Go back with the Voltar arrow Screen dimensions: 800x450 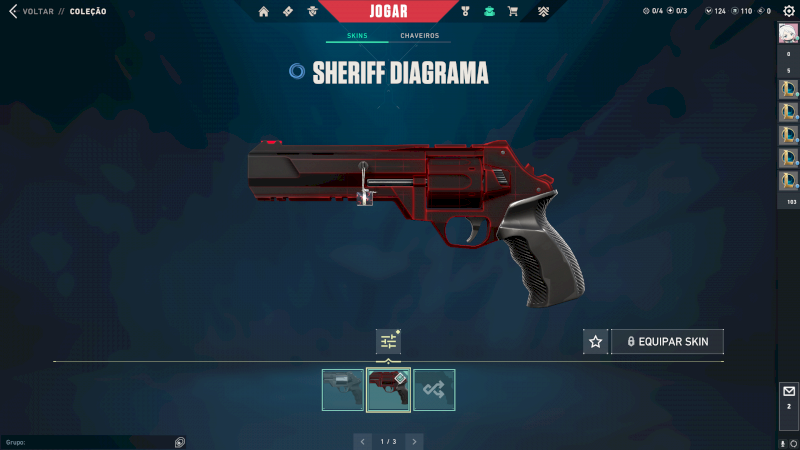click(x=12, y=12)
